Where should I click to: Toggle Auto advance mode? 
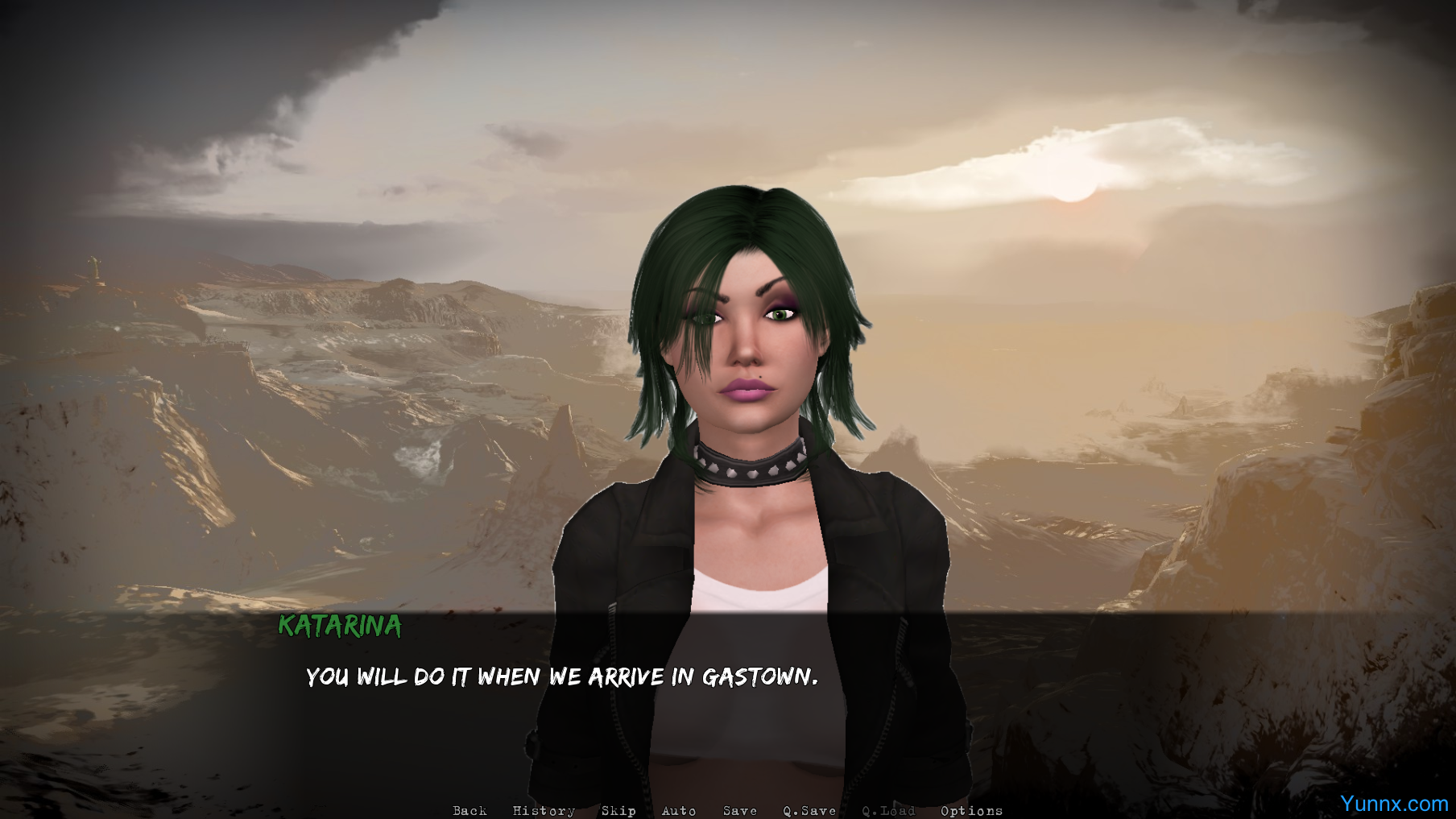point(679,810)
